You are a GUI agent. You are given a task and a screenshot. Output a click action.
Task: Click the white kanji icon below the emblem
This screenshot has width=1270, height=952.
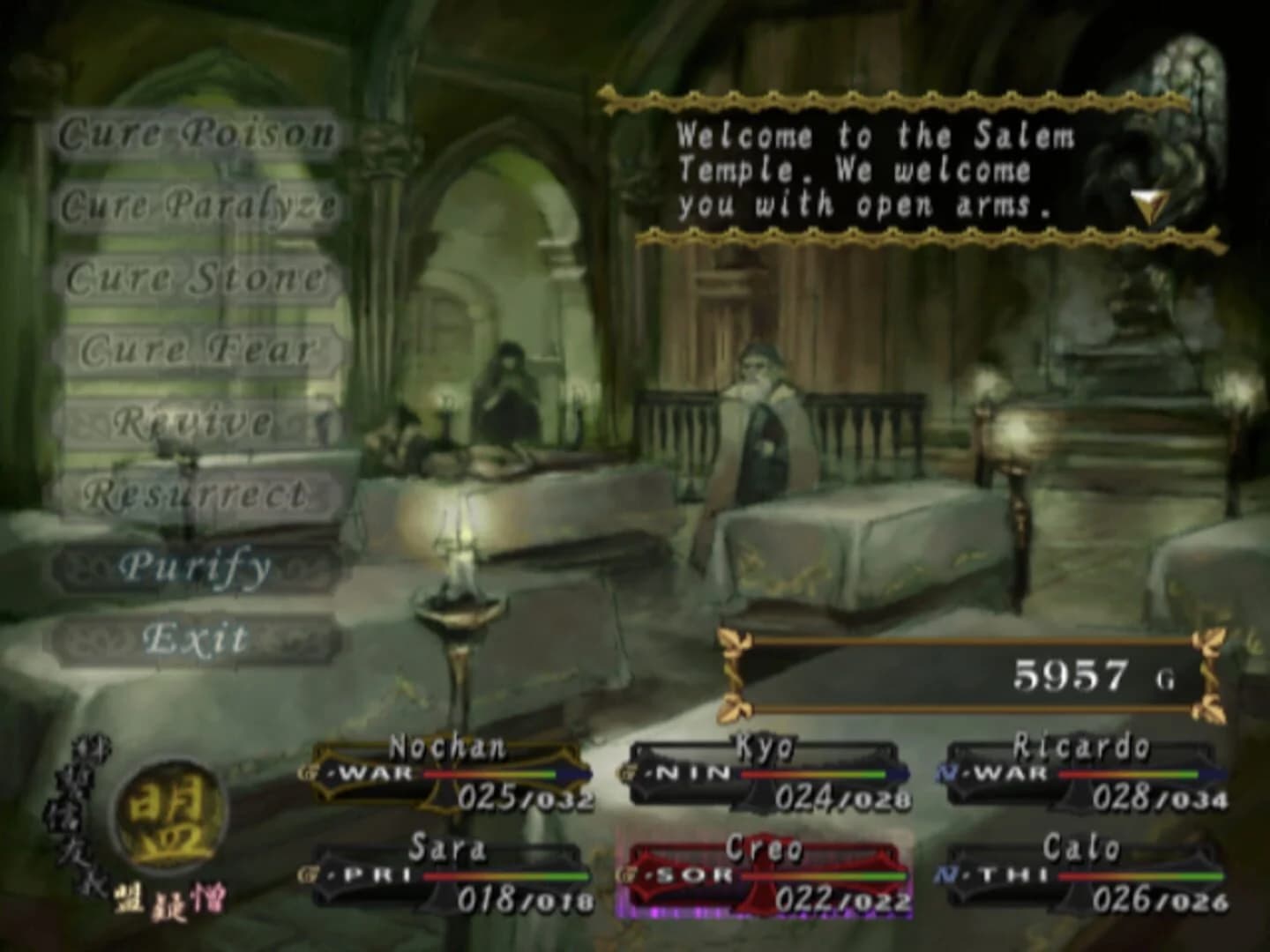pyautogui.click(x=131, y=897)
